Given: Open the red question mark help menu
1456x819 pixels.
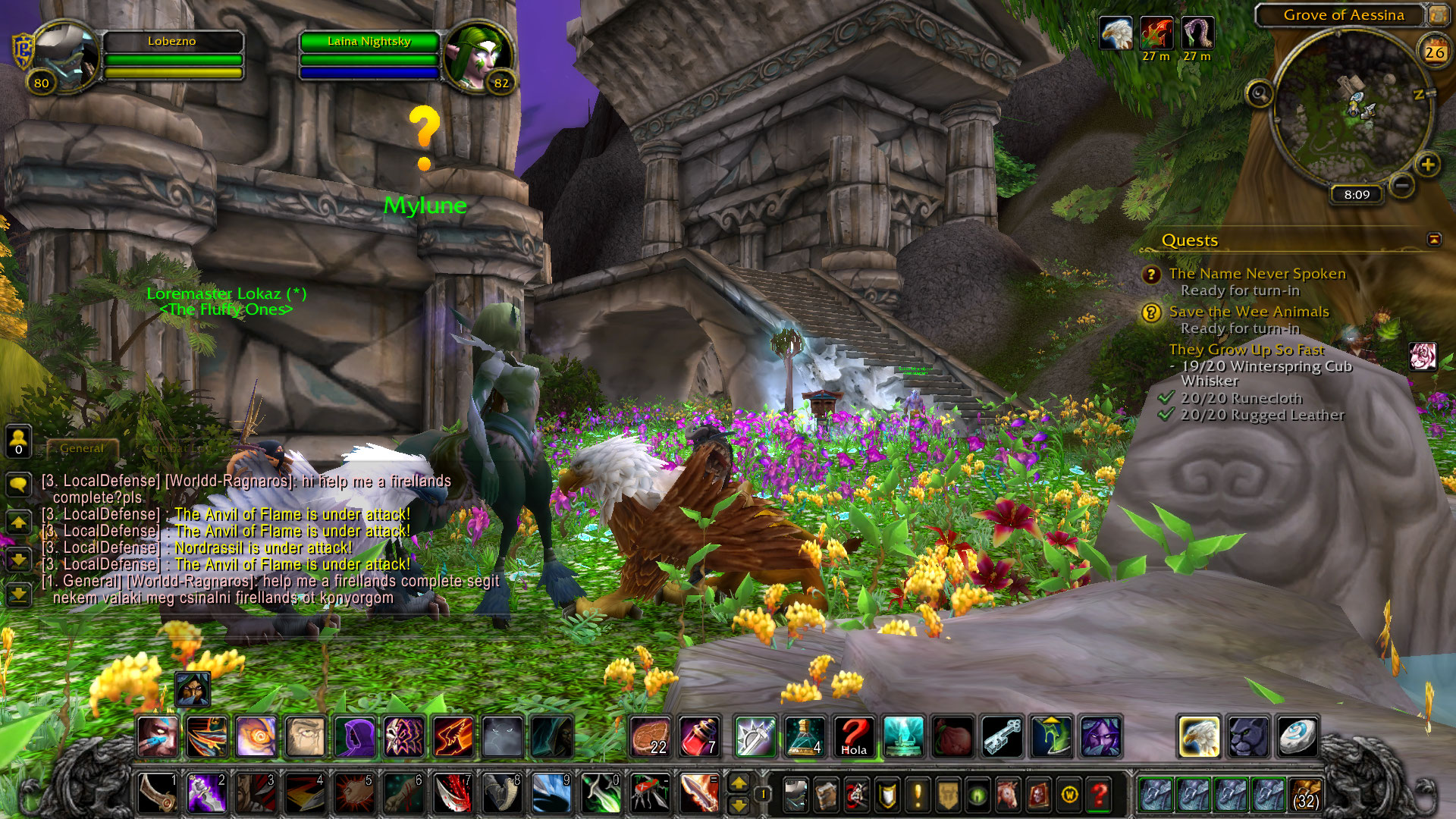Looking at the screenshot, I should pos(1099,795).
